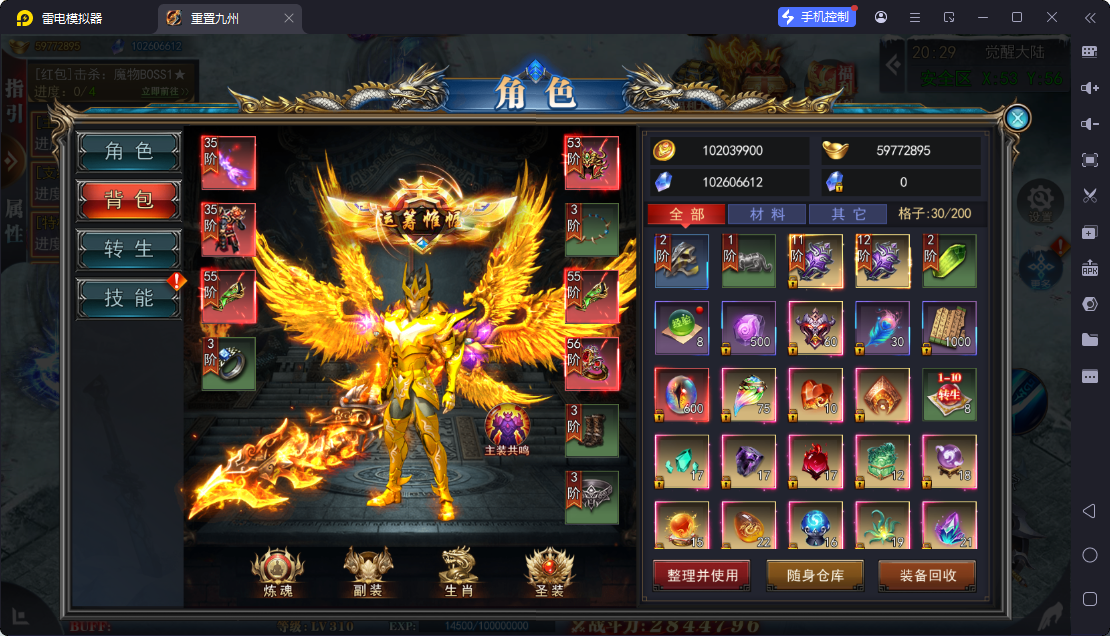The image size is (1110, 636).
Task: Open the 技能 skills tab
Action: point(129,297)
